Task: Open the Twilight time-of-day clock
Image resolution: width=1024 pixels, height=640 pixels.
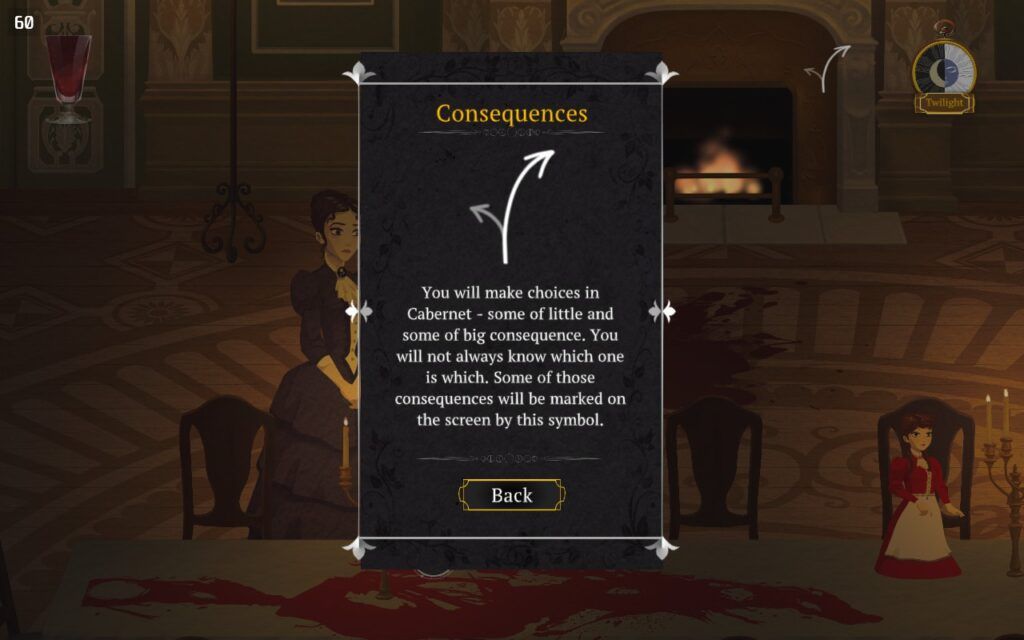Action: [x=943, y=72]
